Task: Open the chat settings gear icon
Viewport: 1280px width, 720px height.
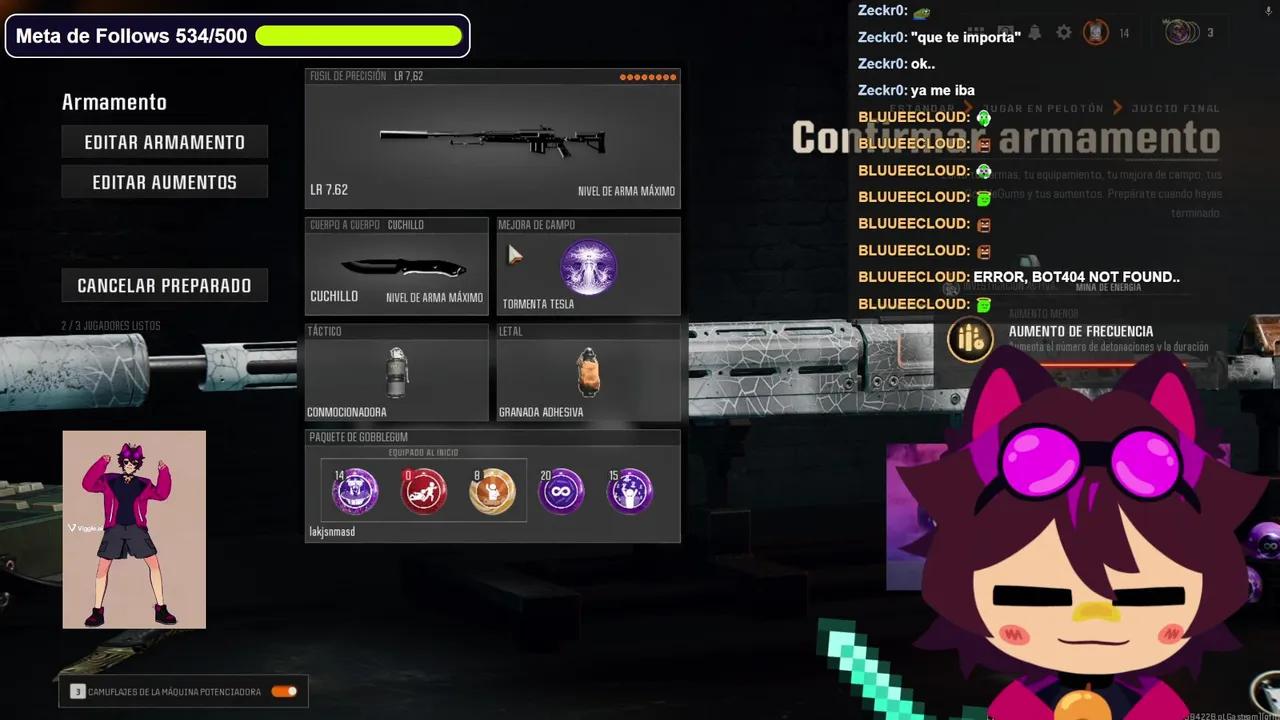Action: (x=1064, y=32)
